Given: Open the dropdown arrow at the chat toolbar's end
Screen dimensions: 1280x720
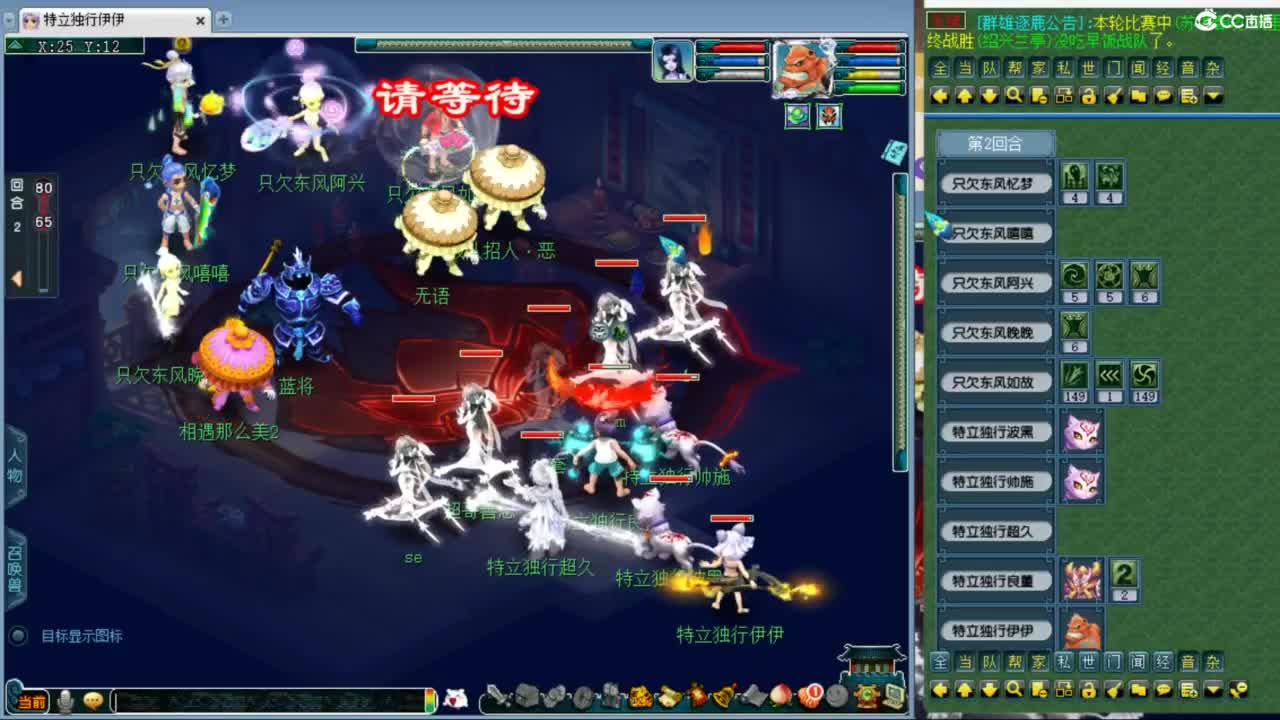Looking at the screenshot, I should pos(1212,97).
